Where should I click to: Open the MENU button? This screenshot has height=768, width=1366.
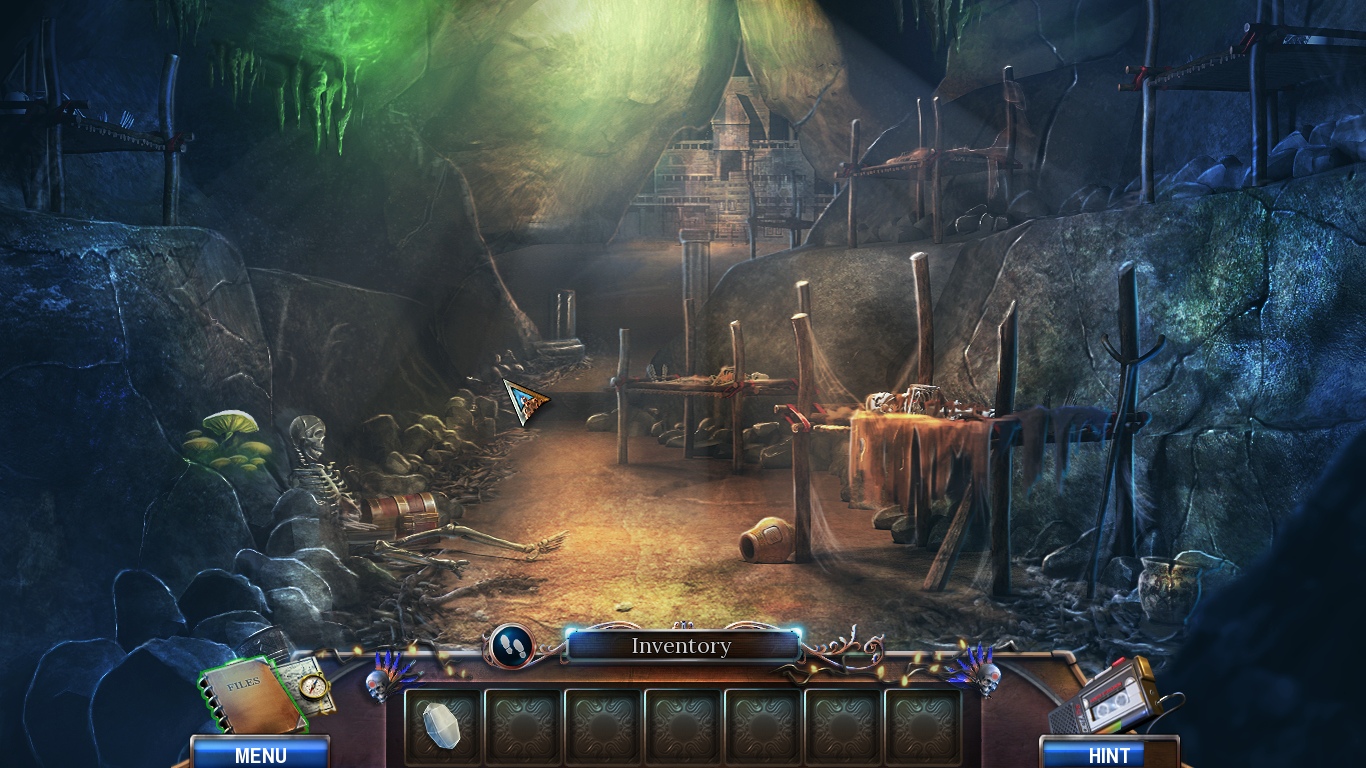click(260, 754)
